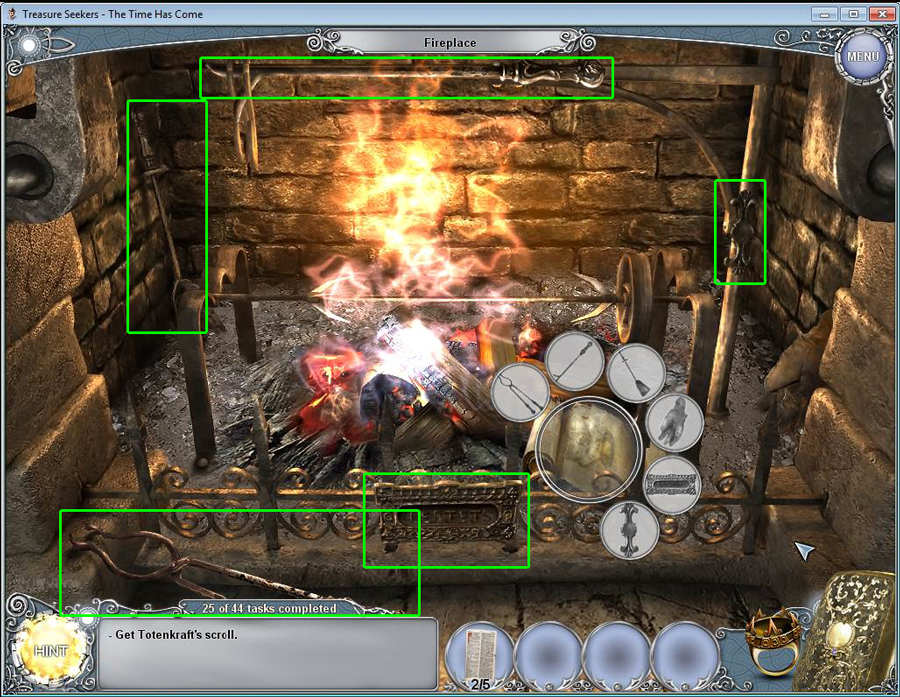The height and width of the screenshot is (697, 900).
Task: Select the ornate metal plate requirement icon
Action: pyautogui.click(x=671, y=485)
